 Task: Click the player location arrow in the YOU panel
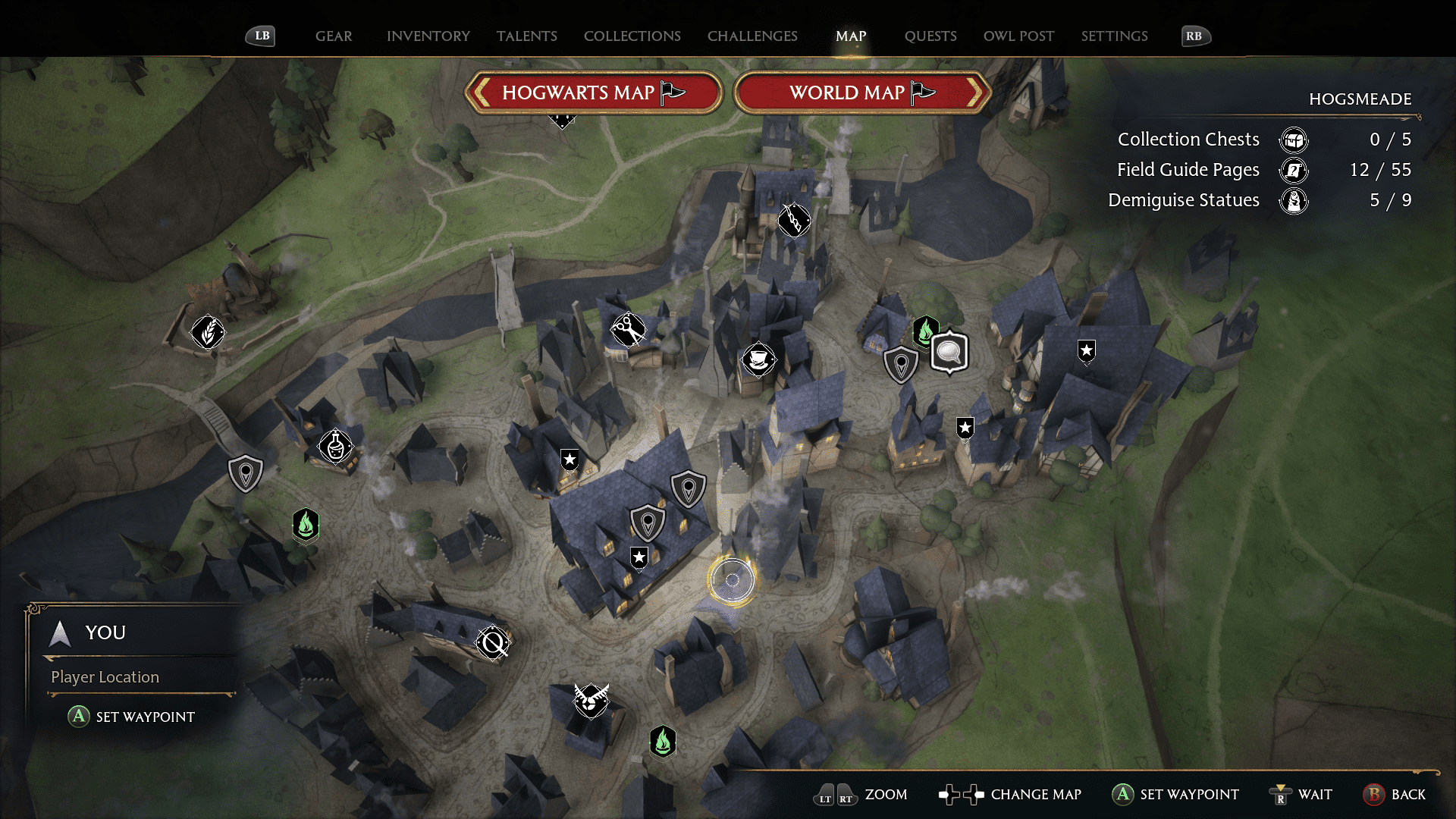(x=59, y=633)
